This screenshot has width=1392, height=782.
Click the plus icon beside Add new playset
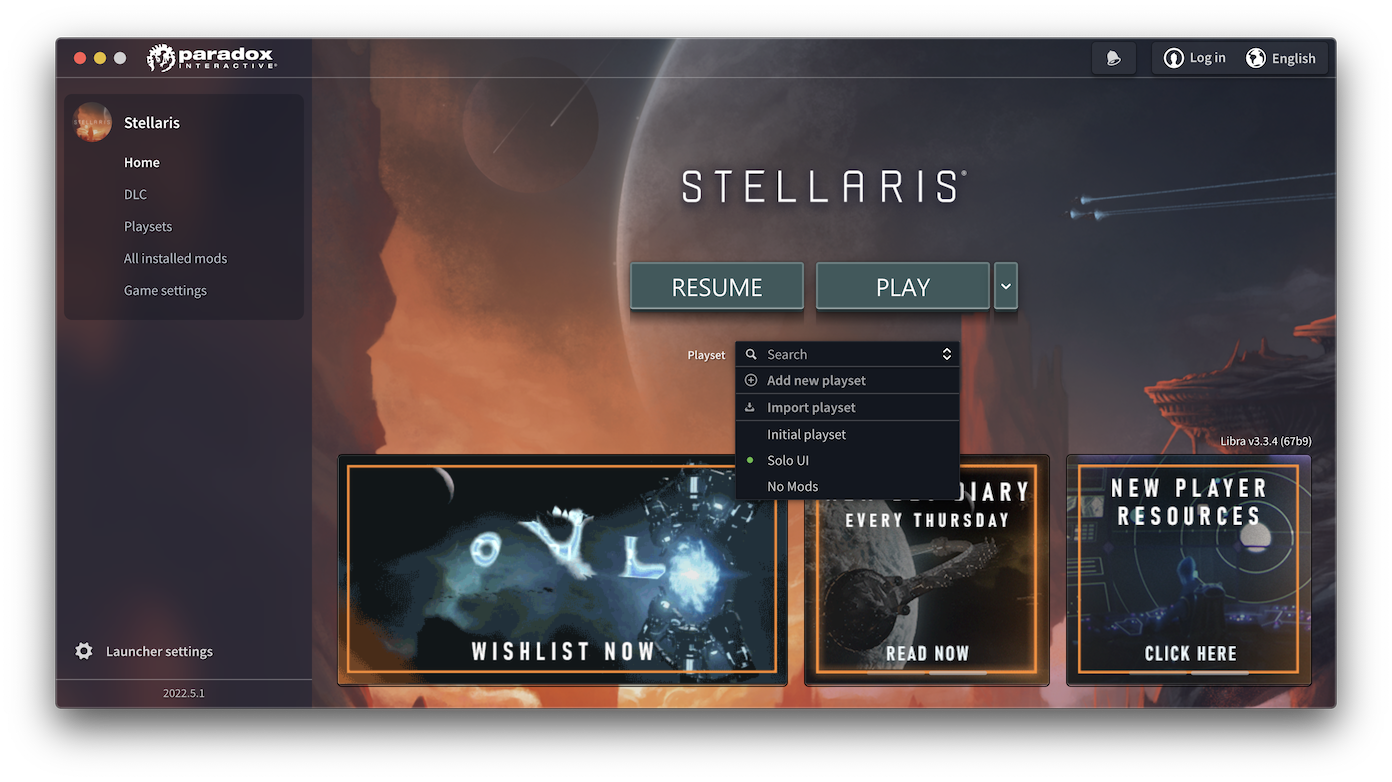point(751,380)
